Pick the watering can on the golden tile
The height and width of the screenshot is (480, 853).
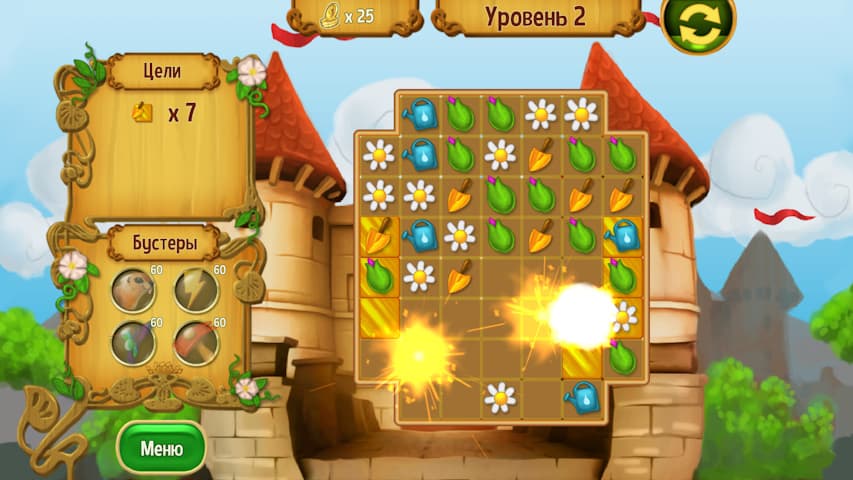(622, 236)
